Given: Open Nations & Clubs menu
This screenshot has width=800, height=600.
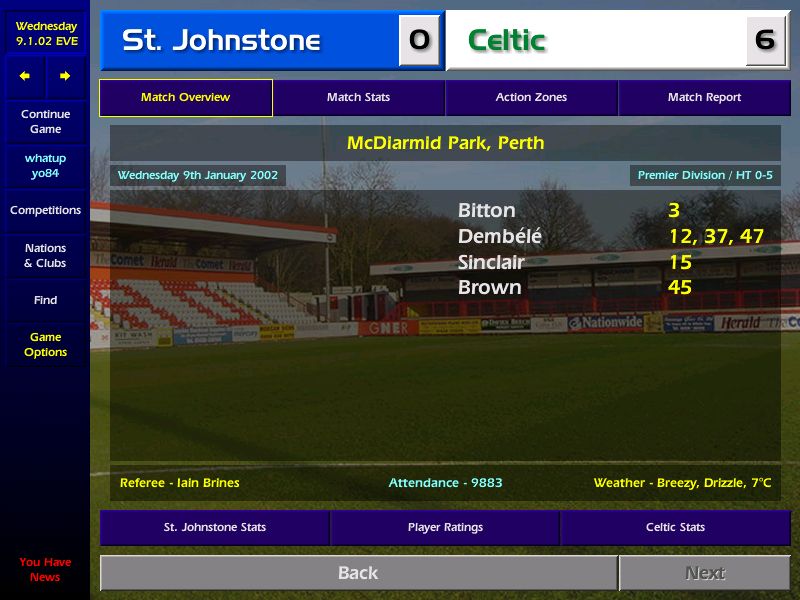Looking at the screenshot, I should tap(45, 256).
